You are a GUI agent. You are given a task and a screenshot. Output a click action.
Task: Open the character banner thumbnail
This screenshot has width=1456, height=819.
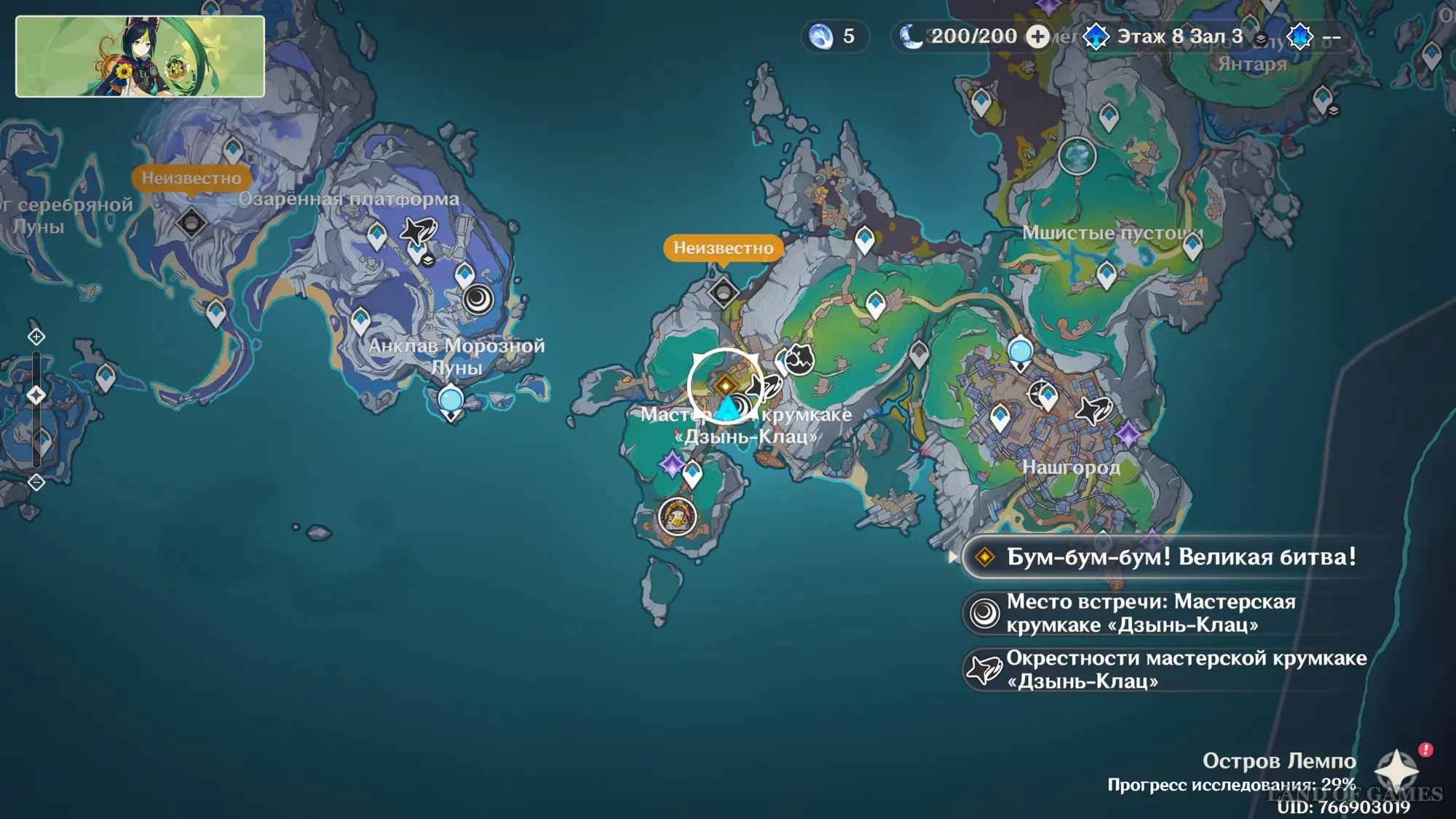140,56
